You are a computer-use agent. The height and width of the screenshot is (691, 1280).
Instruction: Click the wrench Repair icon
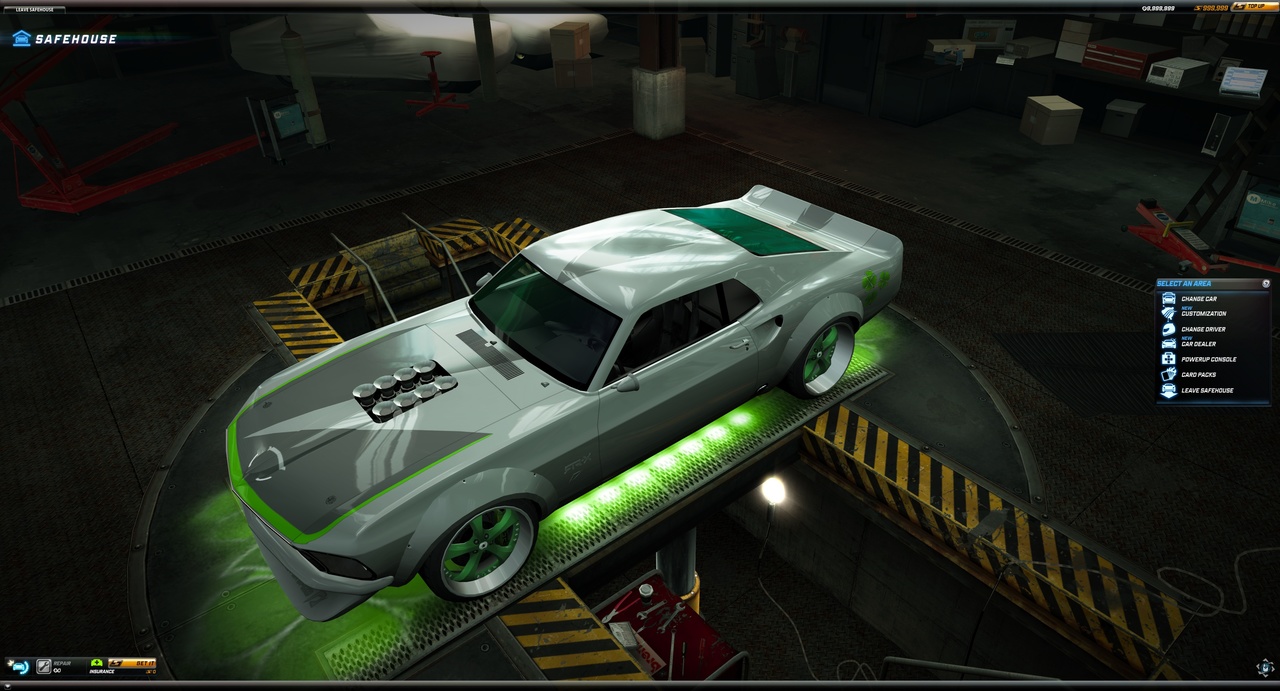point(44,666)
